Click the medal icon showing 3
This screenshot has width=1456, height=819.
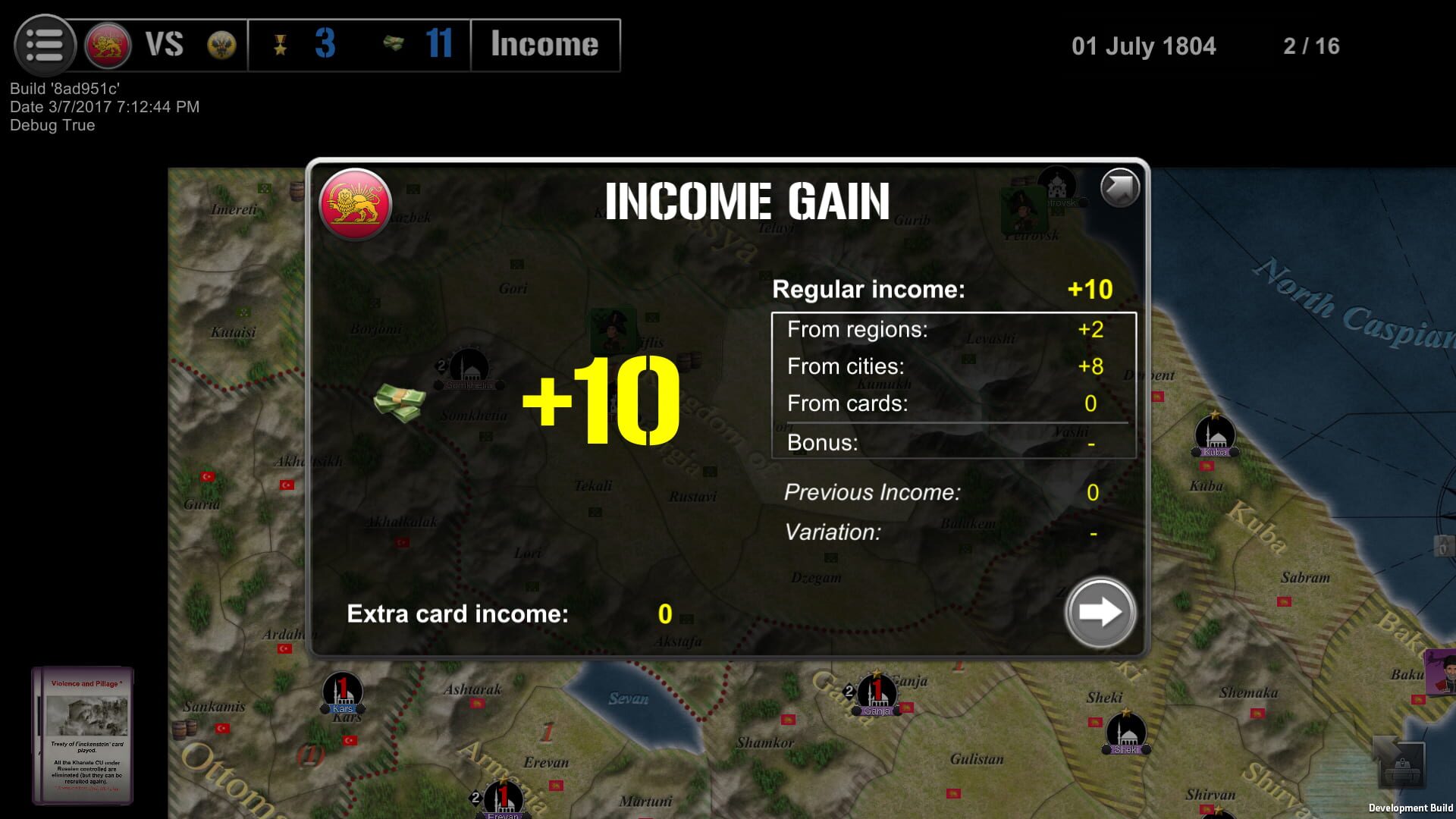pos(281,45)
